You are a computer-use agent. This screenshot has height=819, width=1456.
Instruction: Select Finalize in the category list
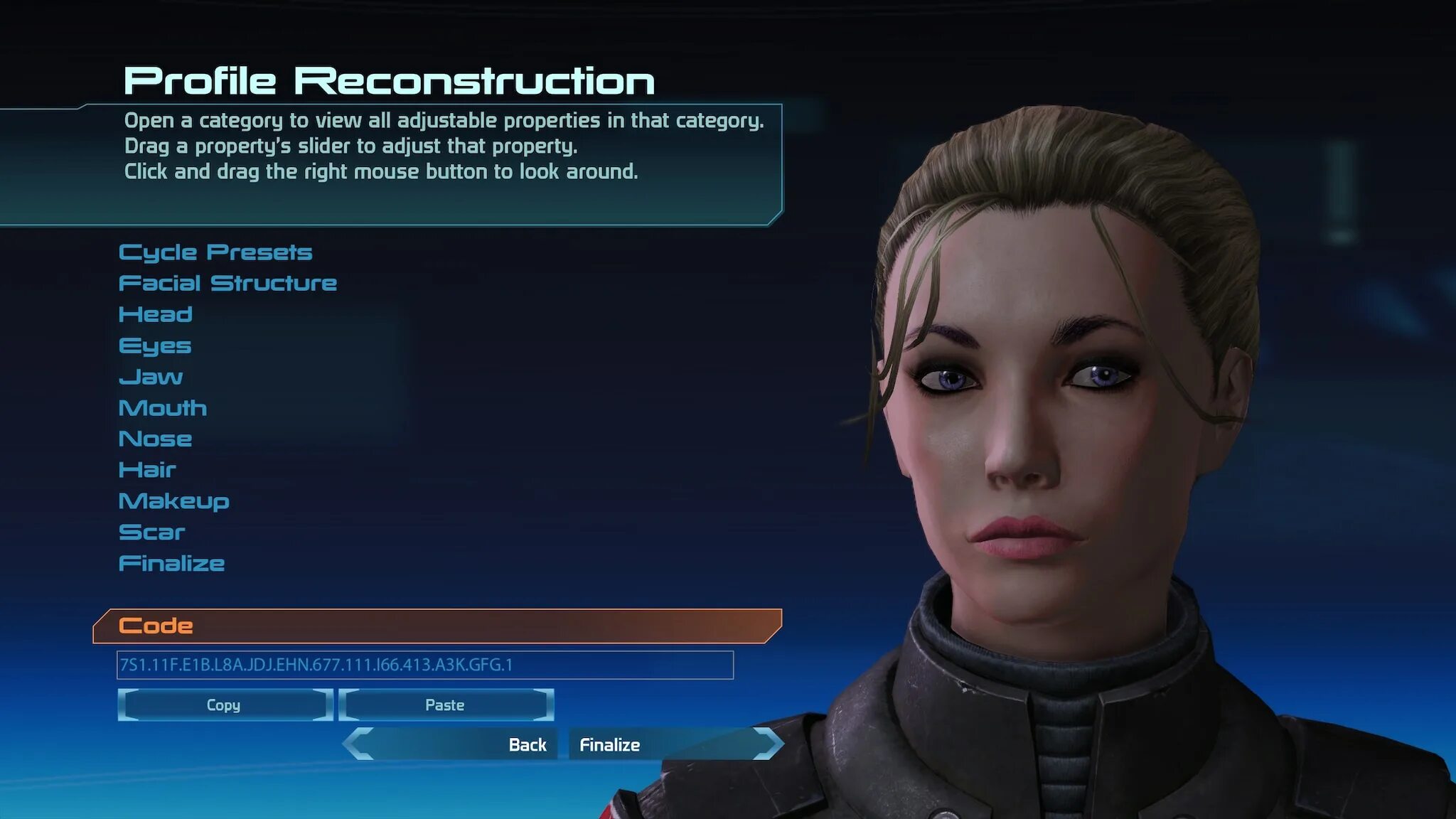(171, 564)
